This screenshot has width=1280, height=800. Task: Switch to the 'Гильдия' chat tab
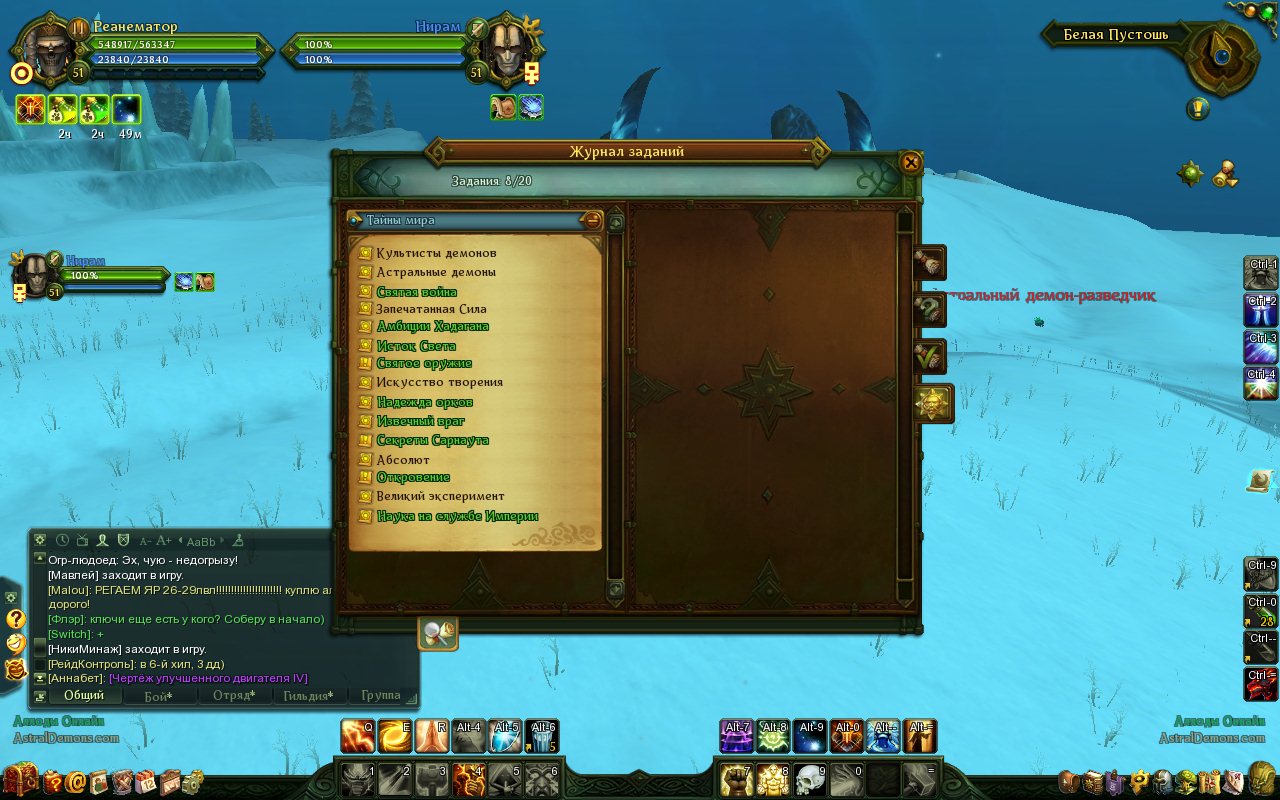point(308,695)
